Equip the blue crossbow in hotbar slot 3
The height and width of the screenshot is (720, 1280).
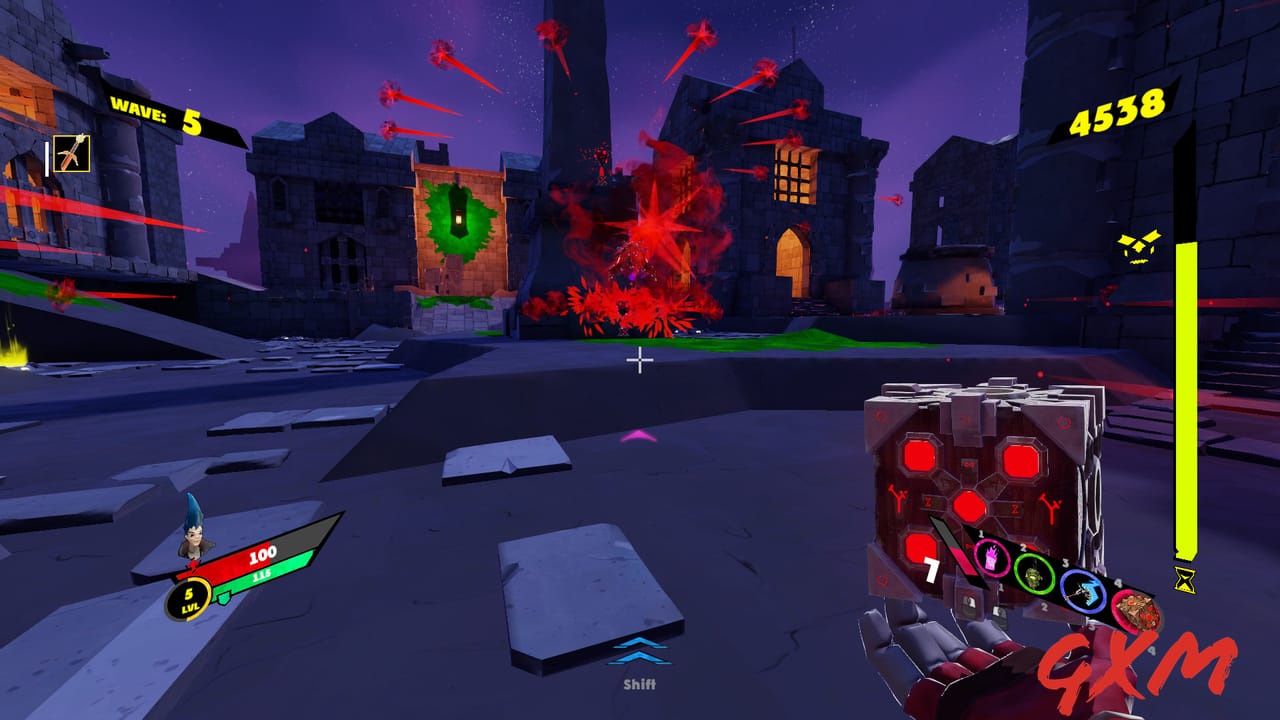1082,591
